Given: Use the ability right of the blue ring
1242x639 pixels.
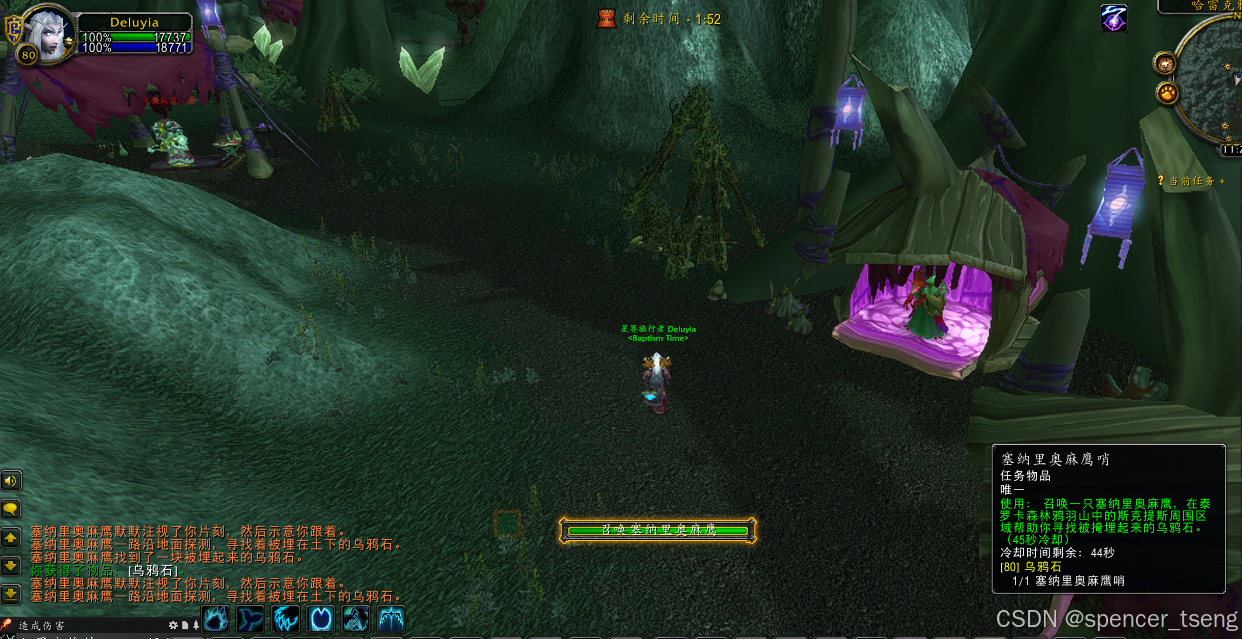Looking at the screenshot, I should pyautogui.click(x=356, y=618).
